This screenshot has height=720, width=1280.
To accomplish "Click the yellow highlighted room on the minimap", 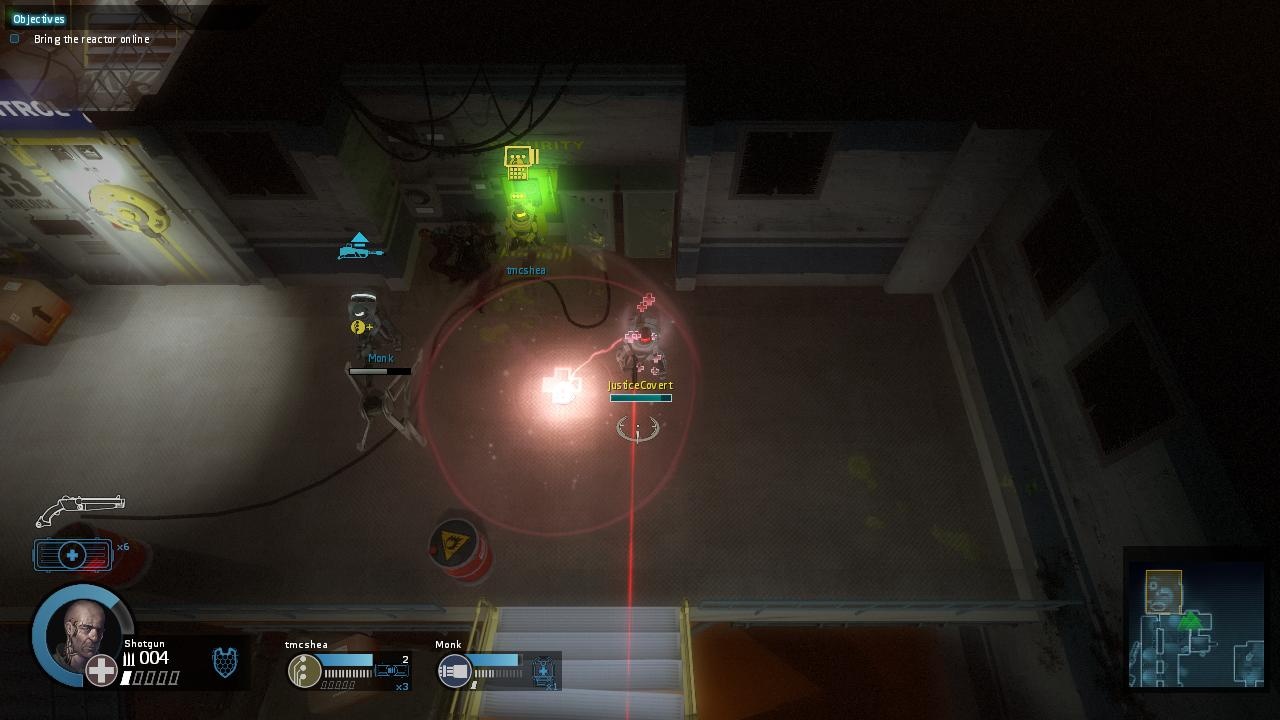I will pyautogui.click(x=1163, y=590).
